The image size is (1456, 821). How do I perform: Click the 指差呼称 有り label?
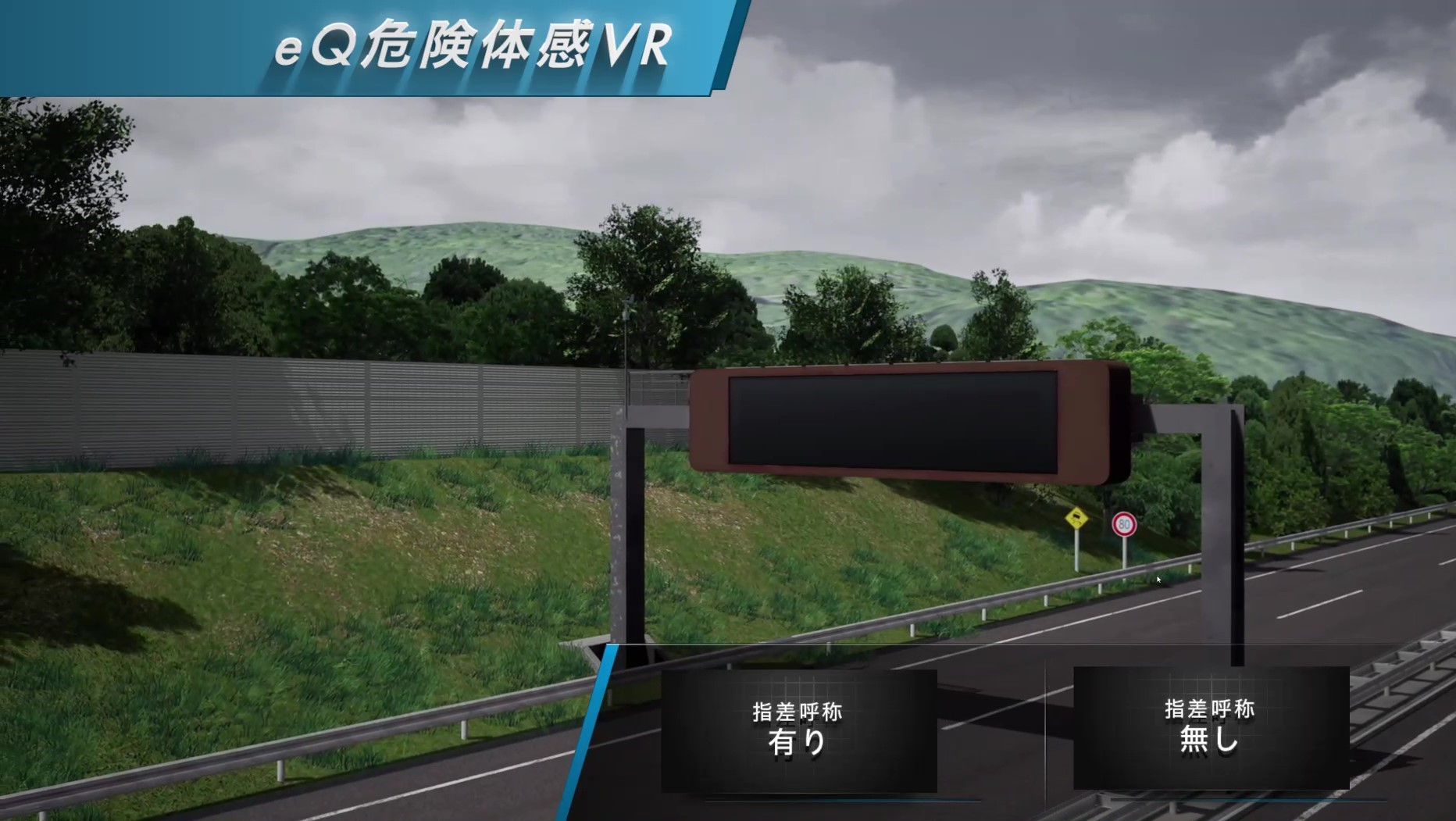(798, 712)
